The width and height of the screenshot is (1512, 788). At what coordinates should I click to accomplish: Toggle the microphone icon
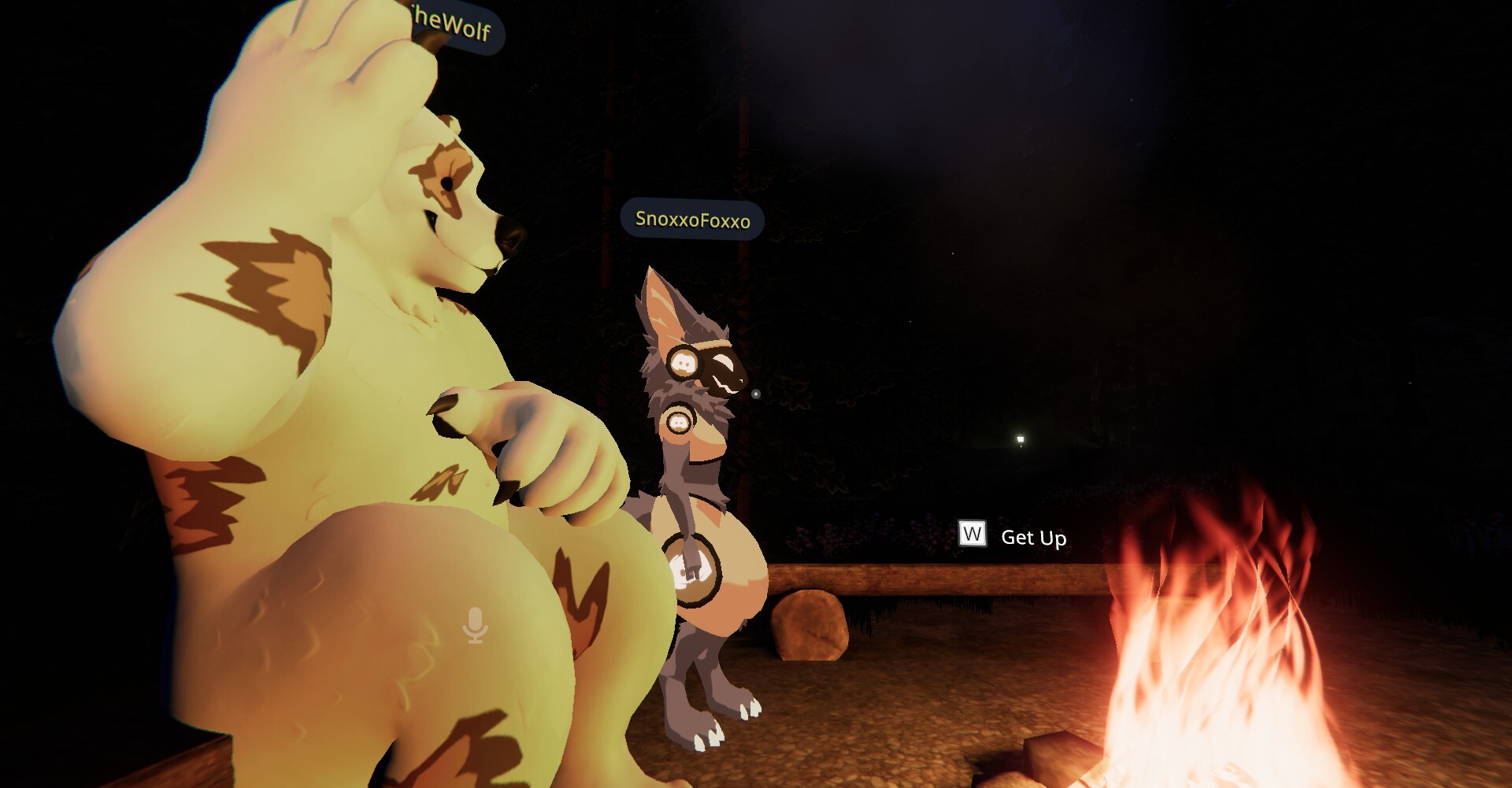tap(475, 625)
